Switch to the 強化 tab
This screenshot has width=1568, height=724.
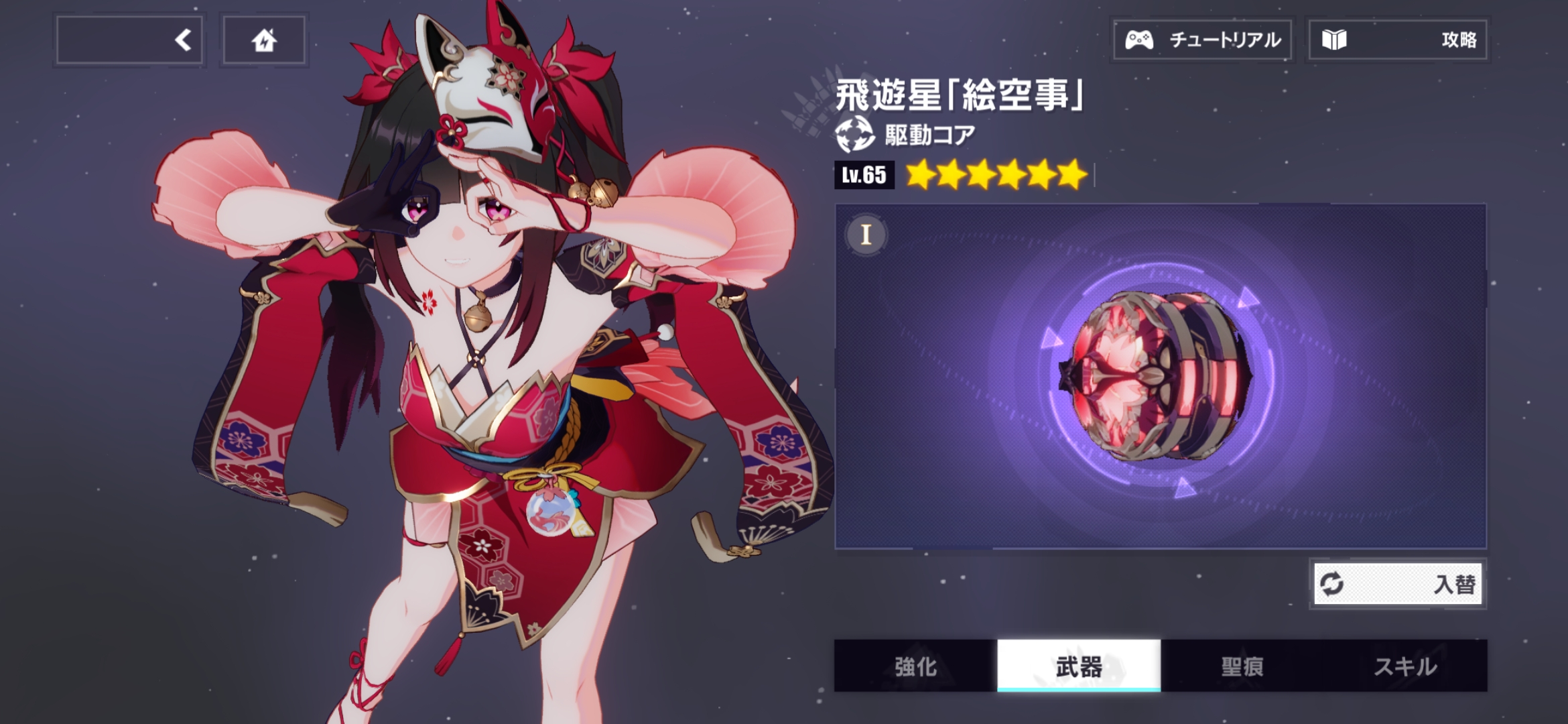tap(915, 666)
